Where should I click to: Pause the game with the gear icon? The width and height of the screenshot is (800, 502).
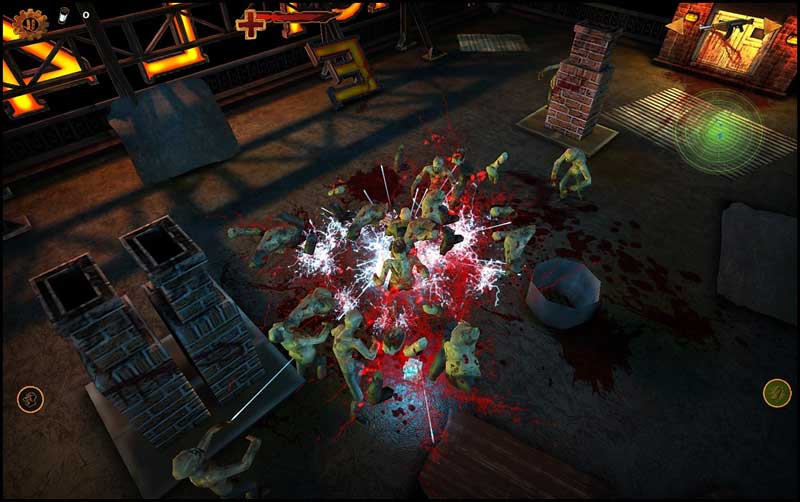pos(29,22)
